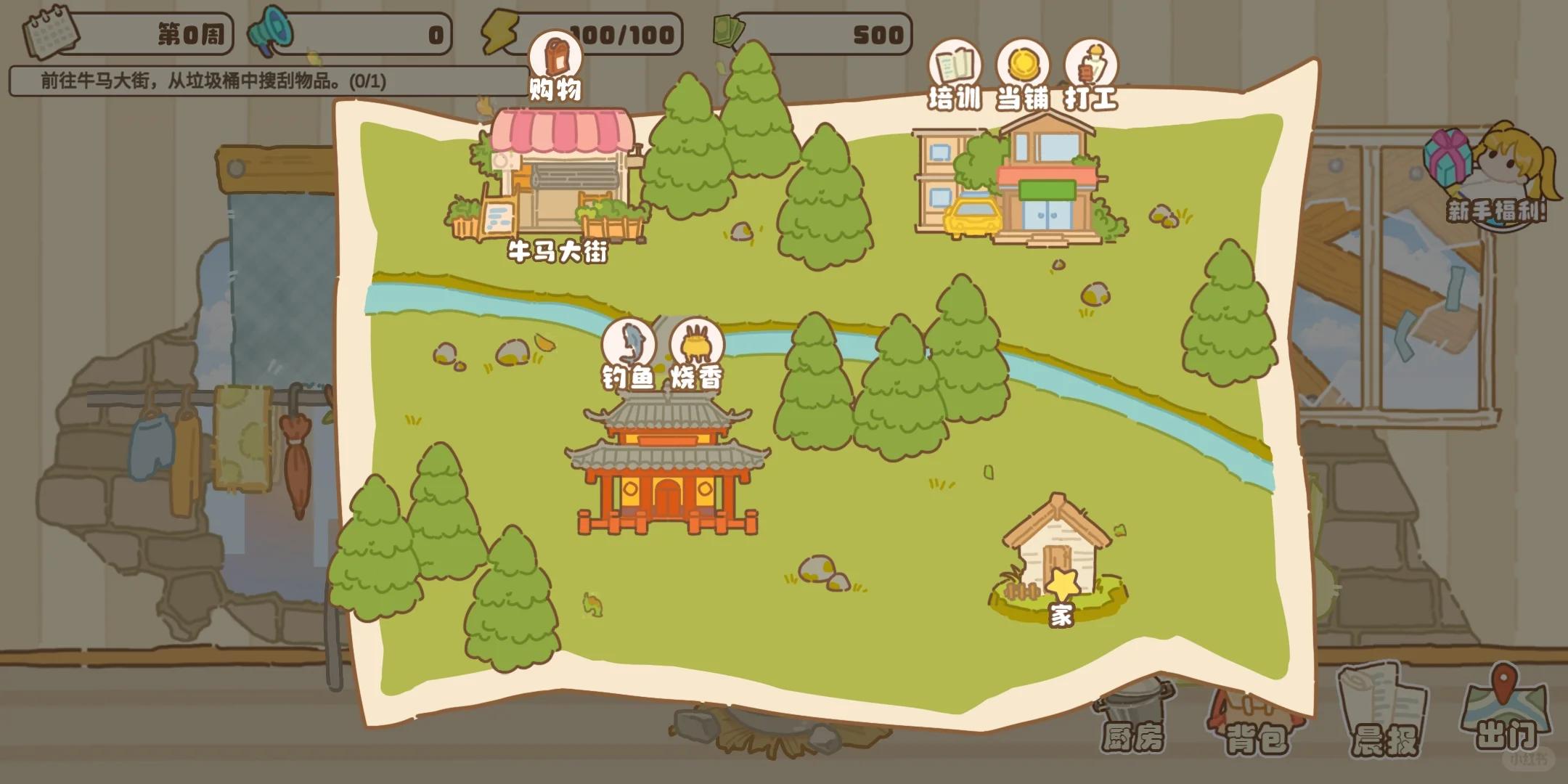Image resolution: width=1568 pixels, height=784 pixels.
Task: Open the 厨房 kitchen button
Action: 1132,722
